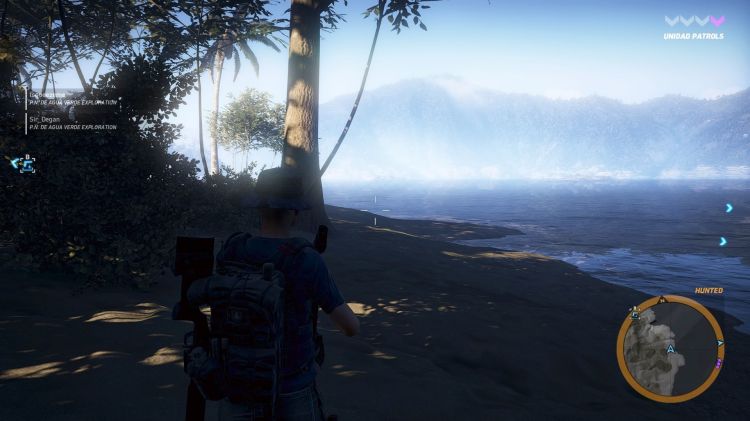The height and width of the screenshot is (421, 750).
Task: Click the circular minimap
Action: click(669, 348)
